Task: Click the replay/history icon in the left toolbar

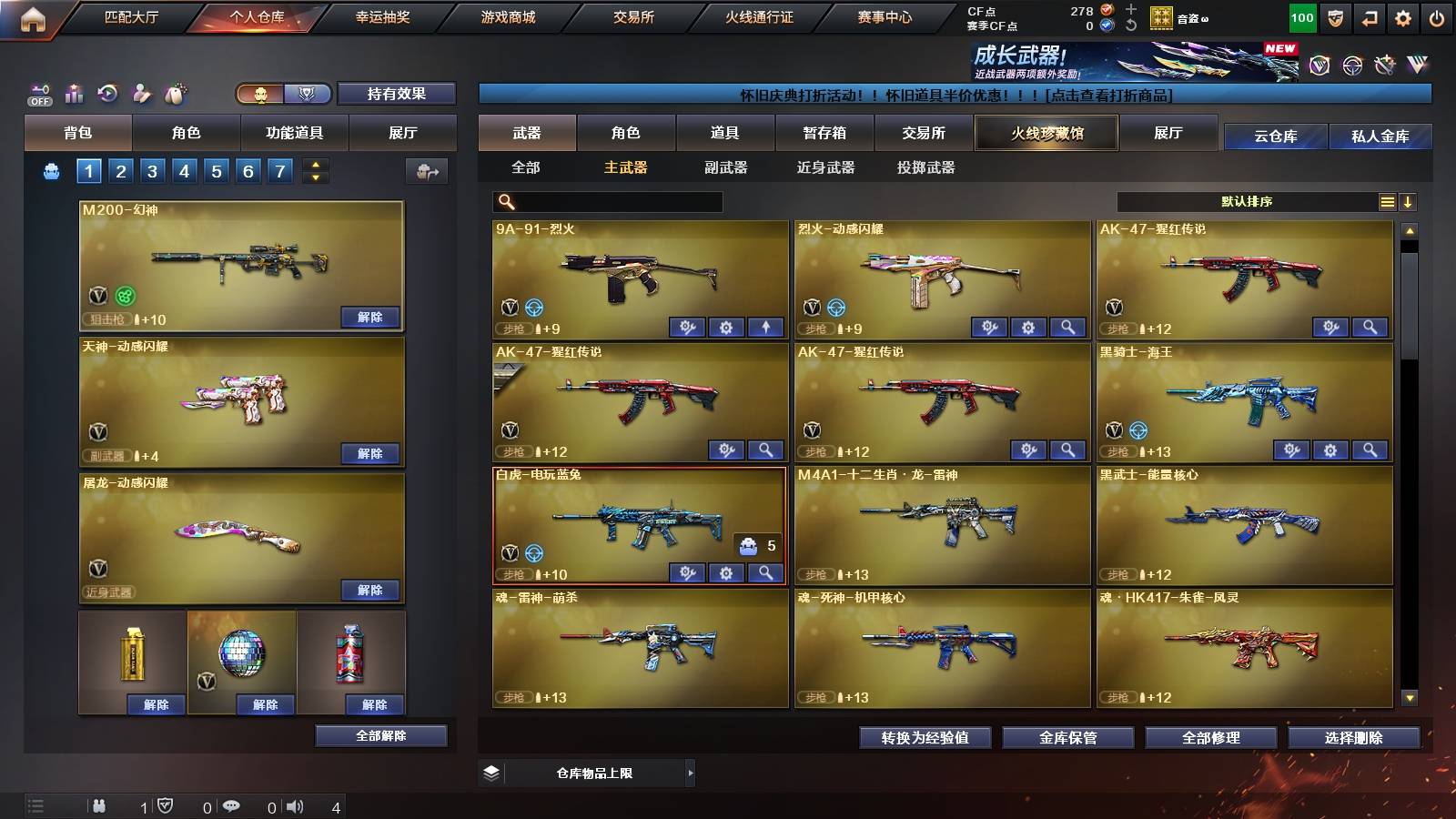Action: click(x=107, y=92)
